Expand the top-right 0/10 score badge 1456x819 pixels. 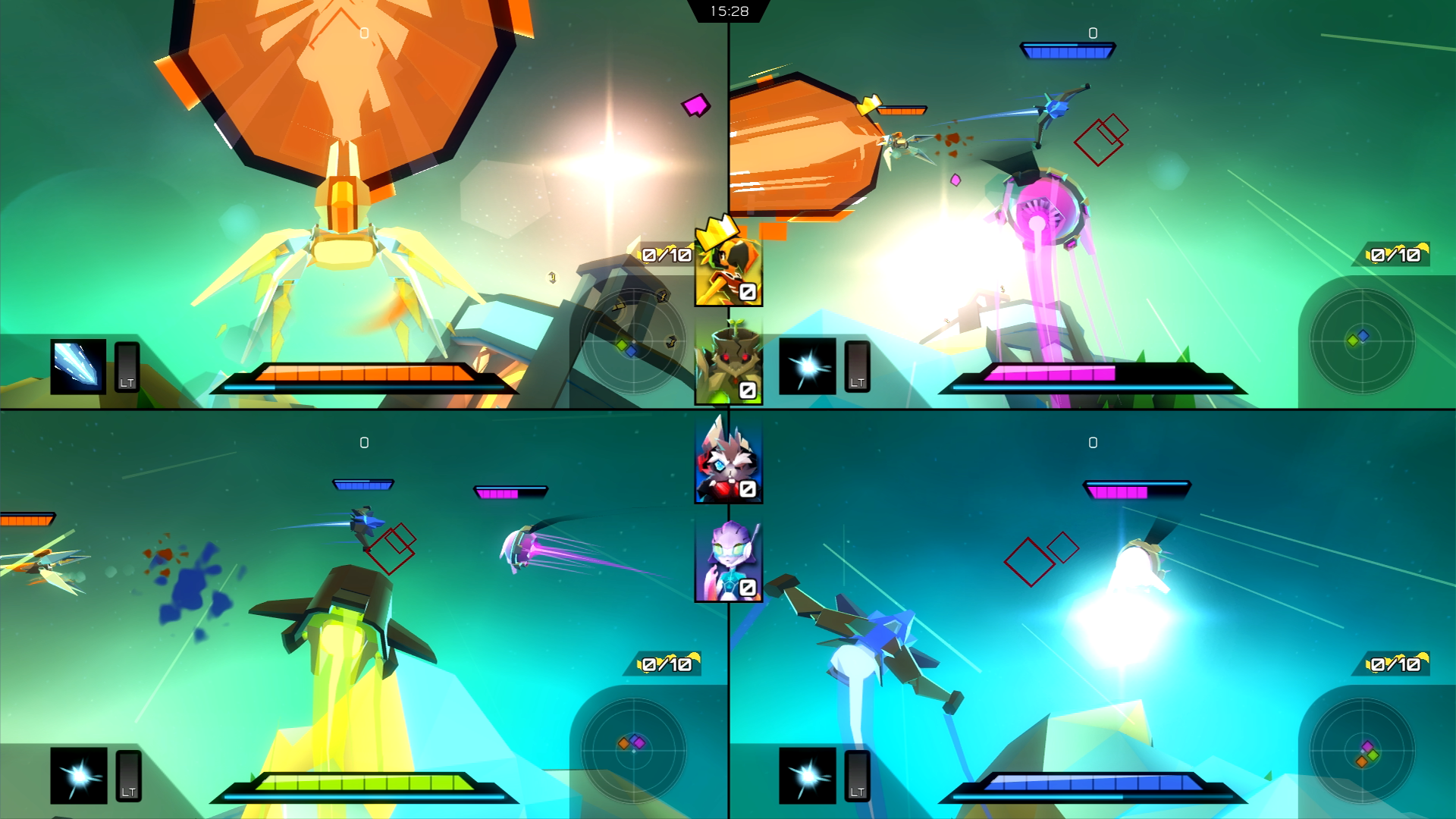pos(1395,255)
